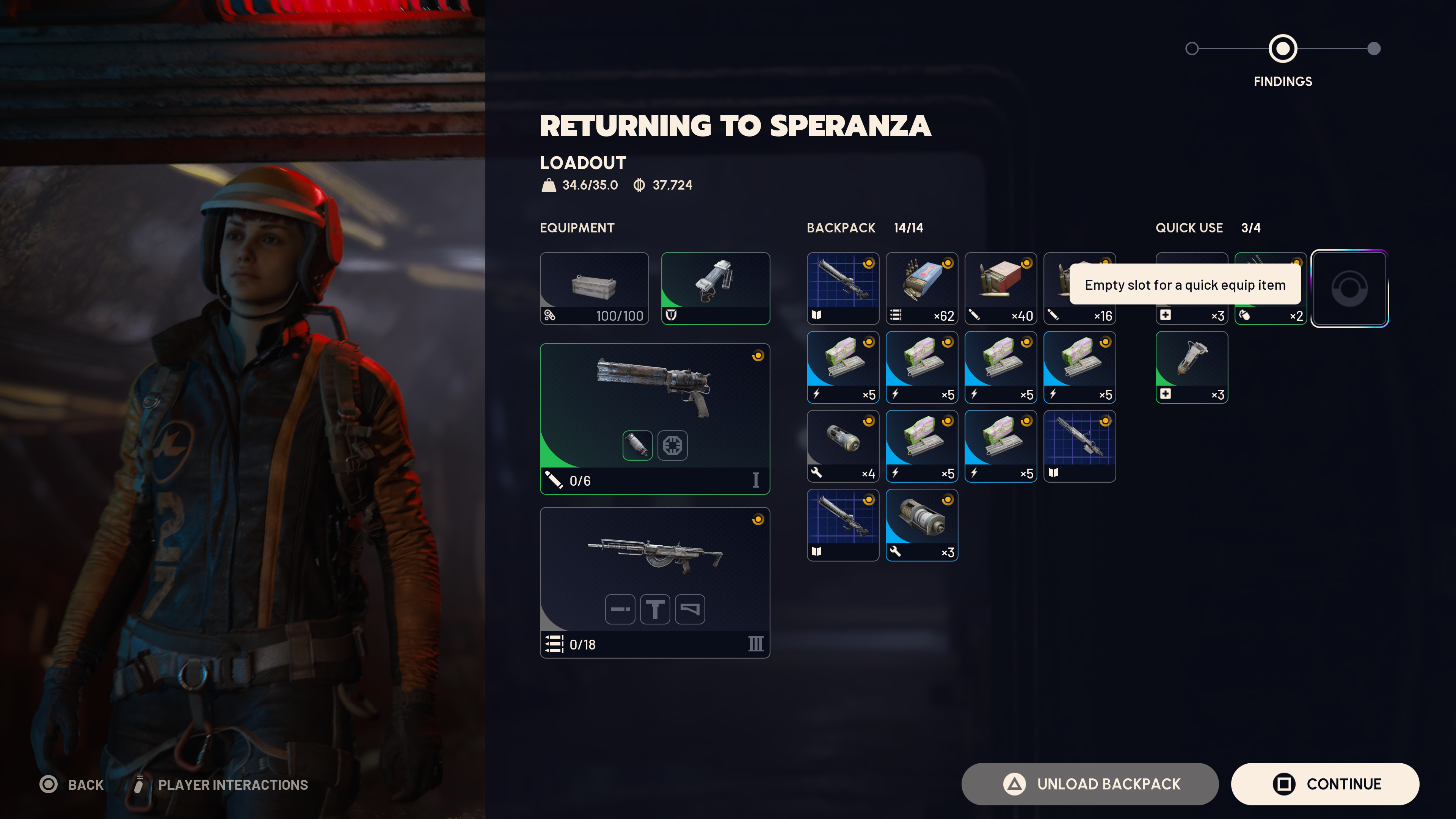Select the revolver's crosshair attachment slot
Image resolution: width=1456 pixels, height=819 pixels.
tap(672, 446)
